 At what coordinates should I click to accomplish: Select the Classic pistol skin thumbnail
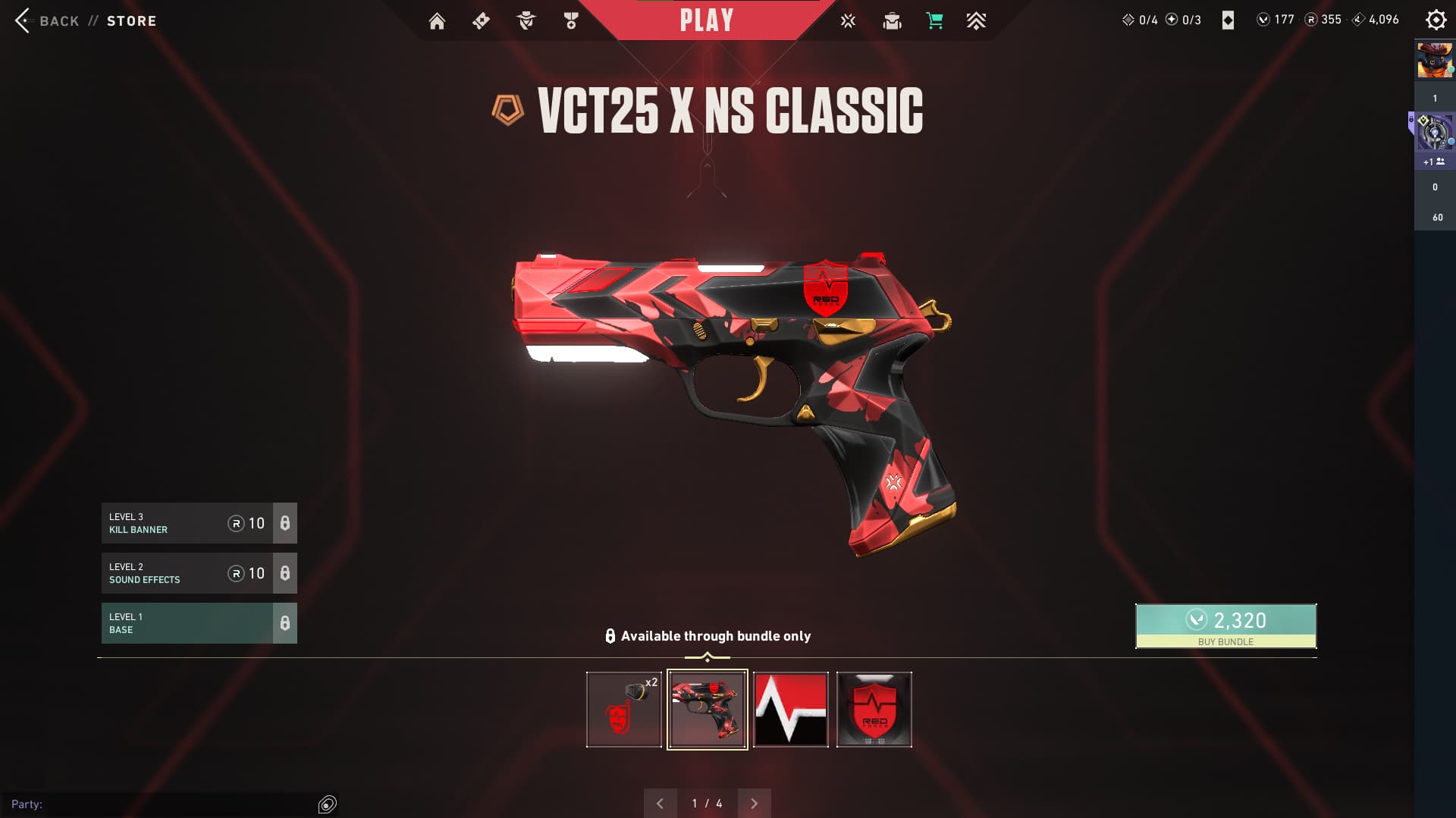click(707, 710)
